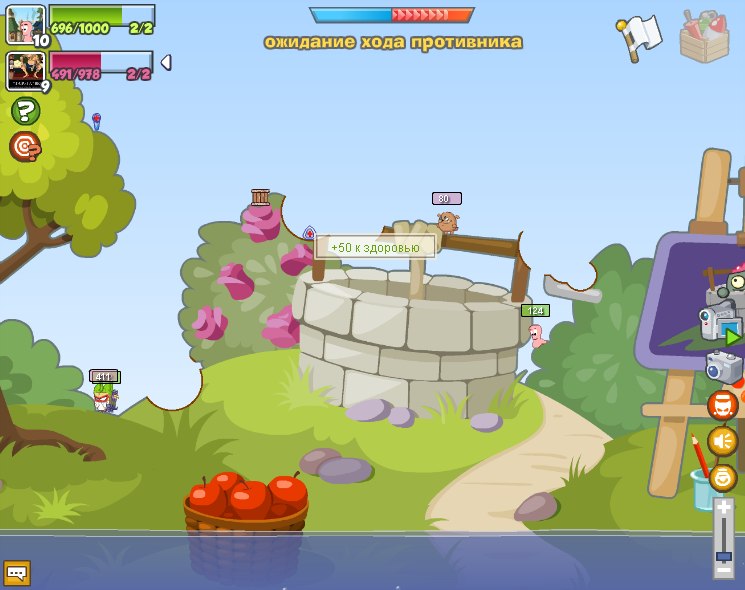Viewport: 745px width, 590px height.
Task: Click the green question mark help button
Action: coord(25,111)
